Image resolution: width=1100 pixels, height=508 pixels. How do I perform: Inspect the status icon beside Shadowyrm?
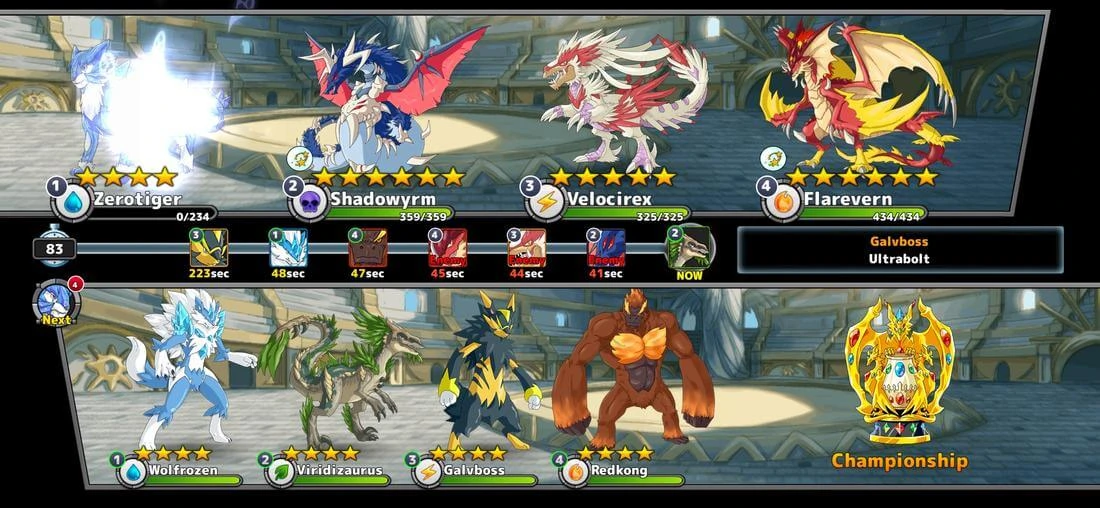click(298, 158)
